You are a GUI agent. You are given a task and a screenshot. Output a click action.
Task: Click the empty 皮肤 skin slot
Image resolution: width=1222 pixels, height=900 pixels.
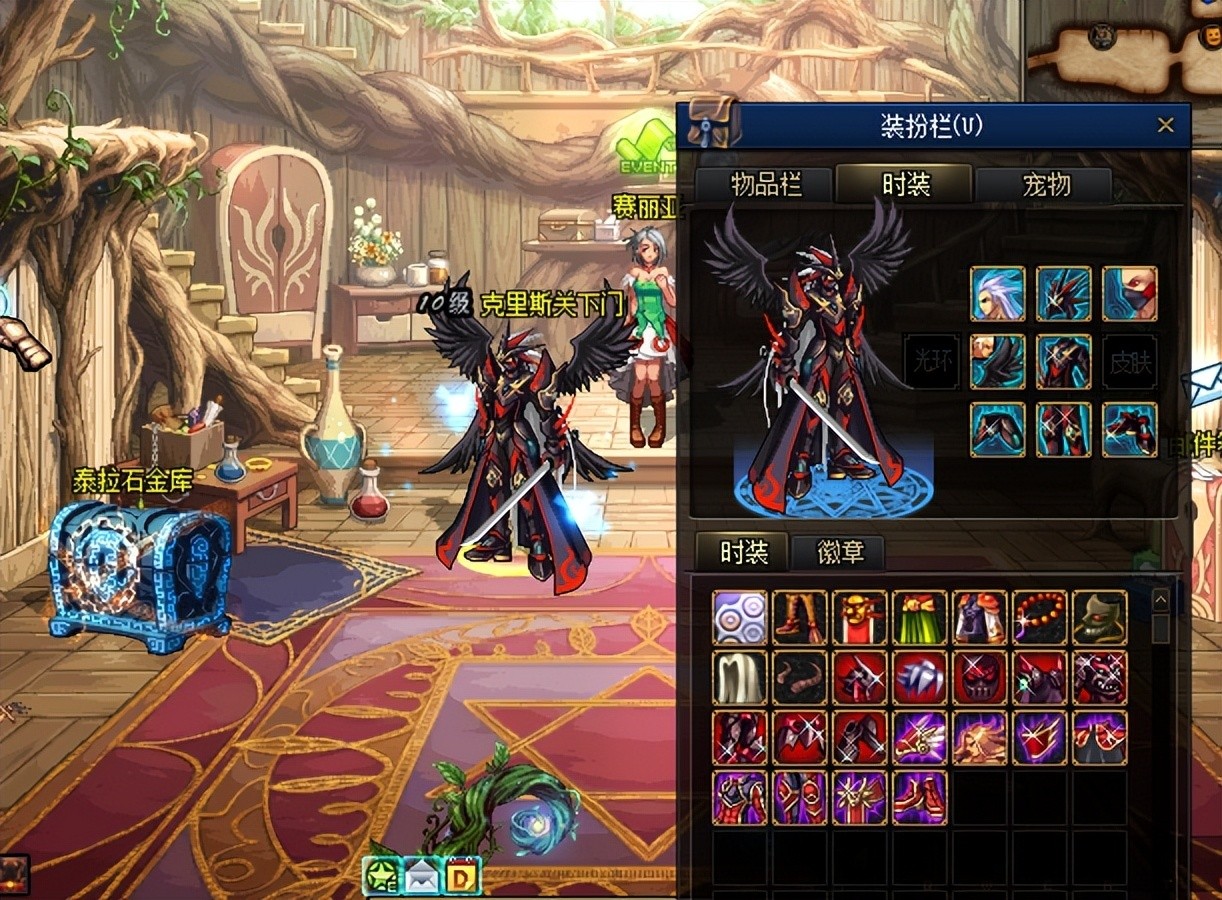click(1130, 361)
